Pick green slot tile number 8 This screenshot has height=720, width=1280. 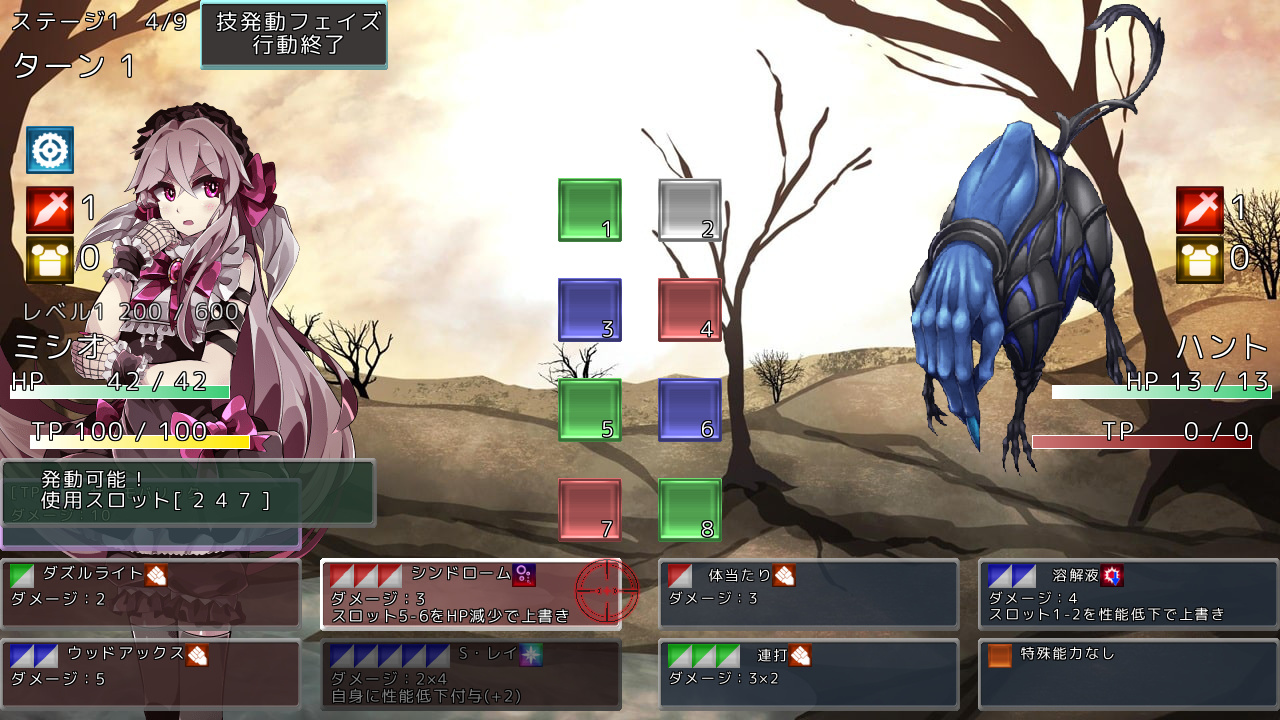click(689, 510)
